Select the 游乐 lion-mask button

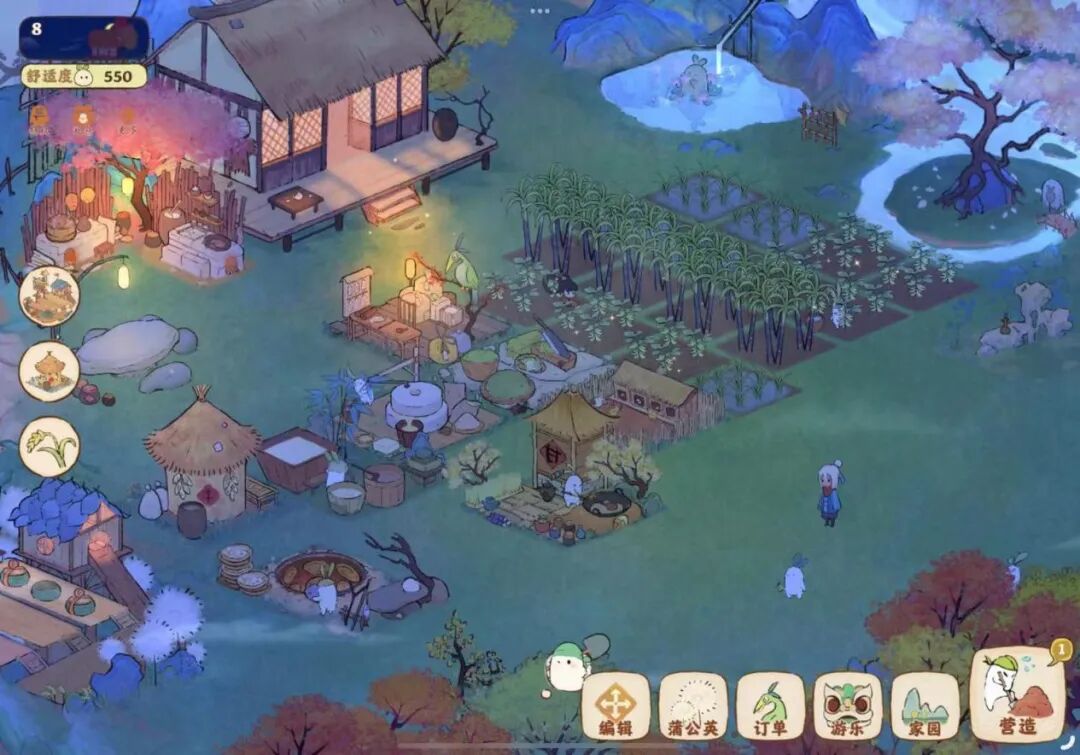[x=847, y=705]
